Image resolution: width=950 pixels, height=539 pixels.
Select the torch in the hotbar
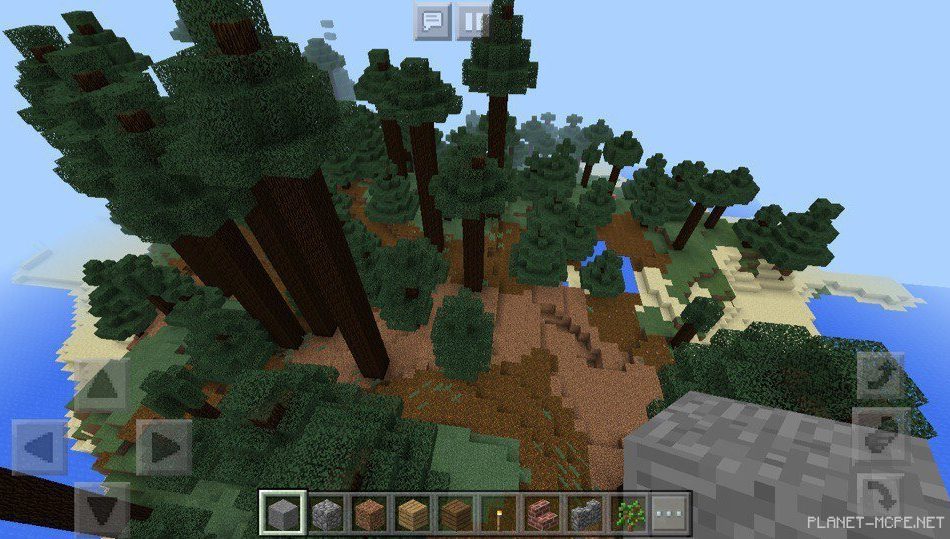(497, 513)
